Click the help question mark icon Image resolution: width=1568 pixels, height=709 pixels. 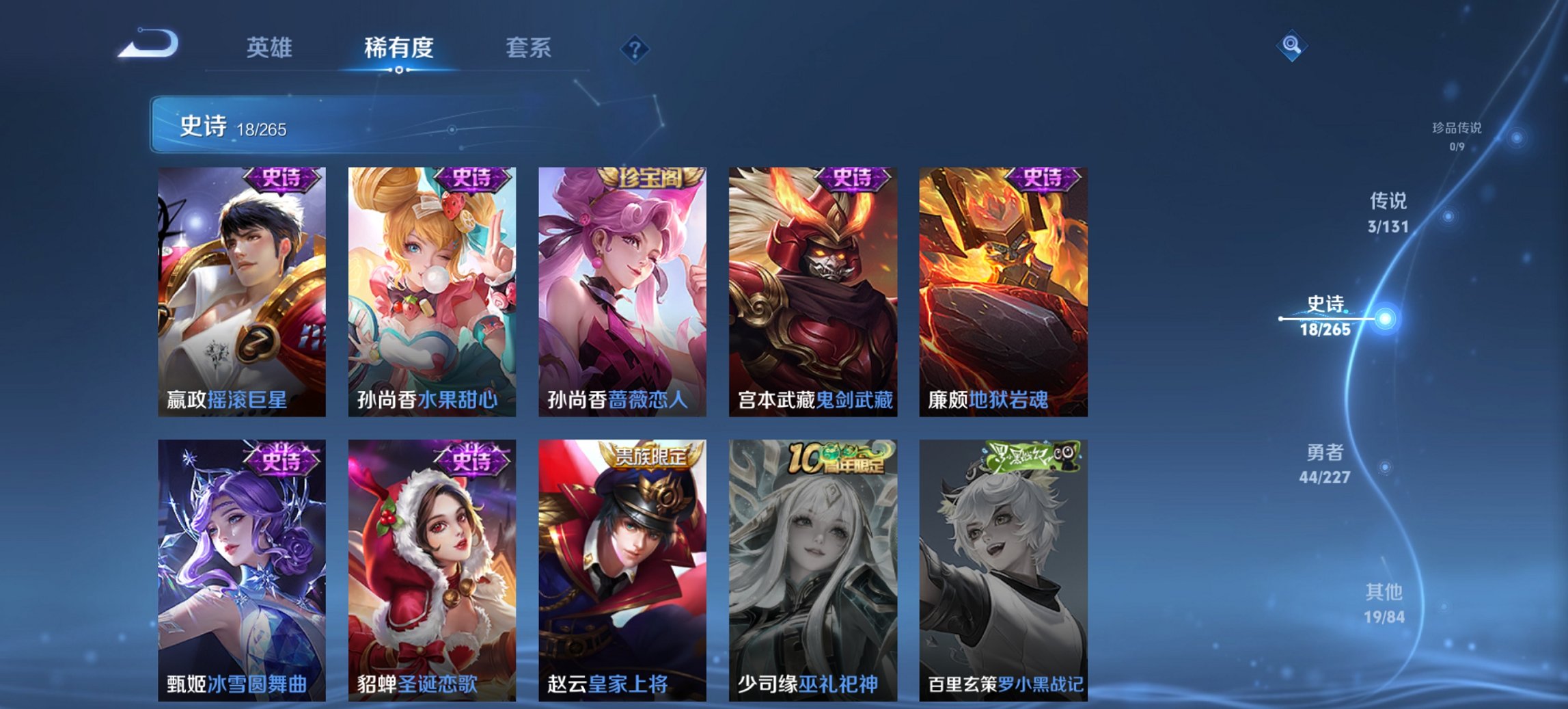(635, 48)
